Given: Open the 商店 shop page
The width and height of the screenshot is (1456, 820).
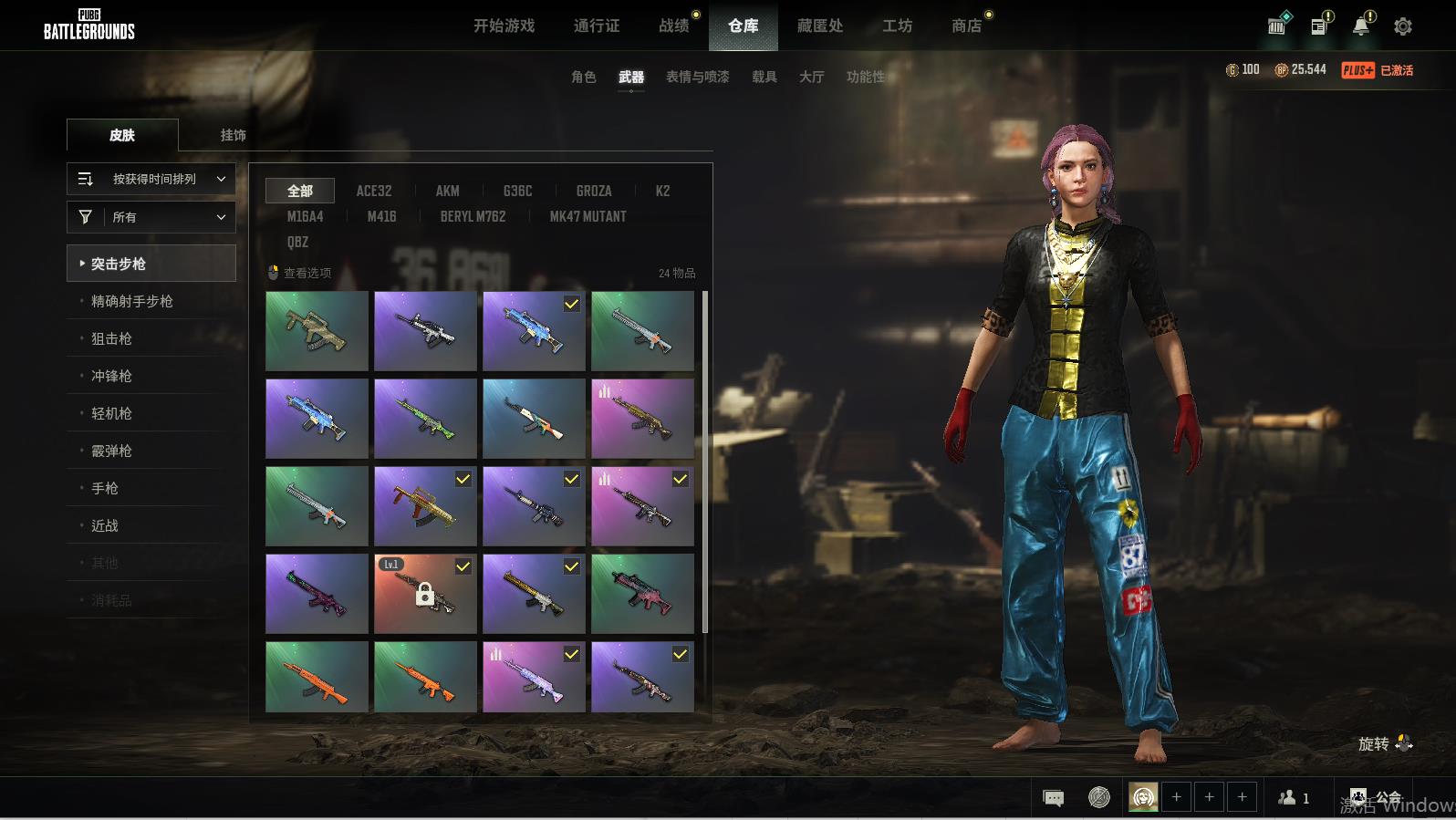Looking at the screenshot, I should (967, 26).
